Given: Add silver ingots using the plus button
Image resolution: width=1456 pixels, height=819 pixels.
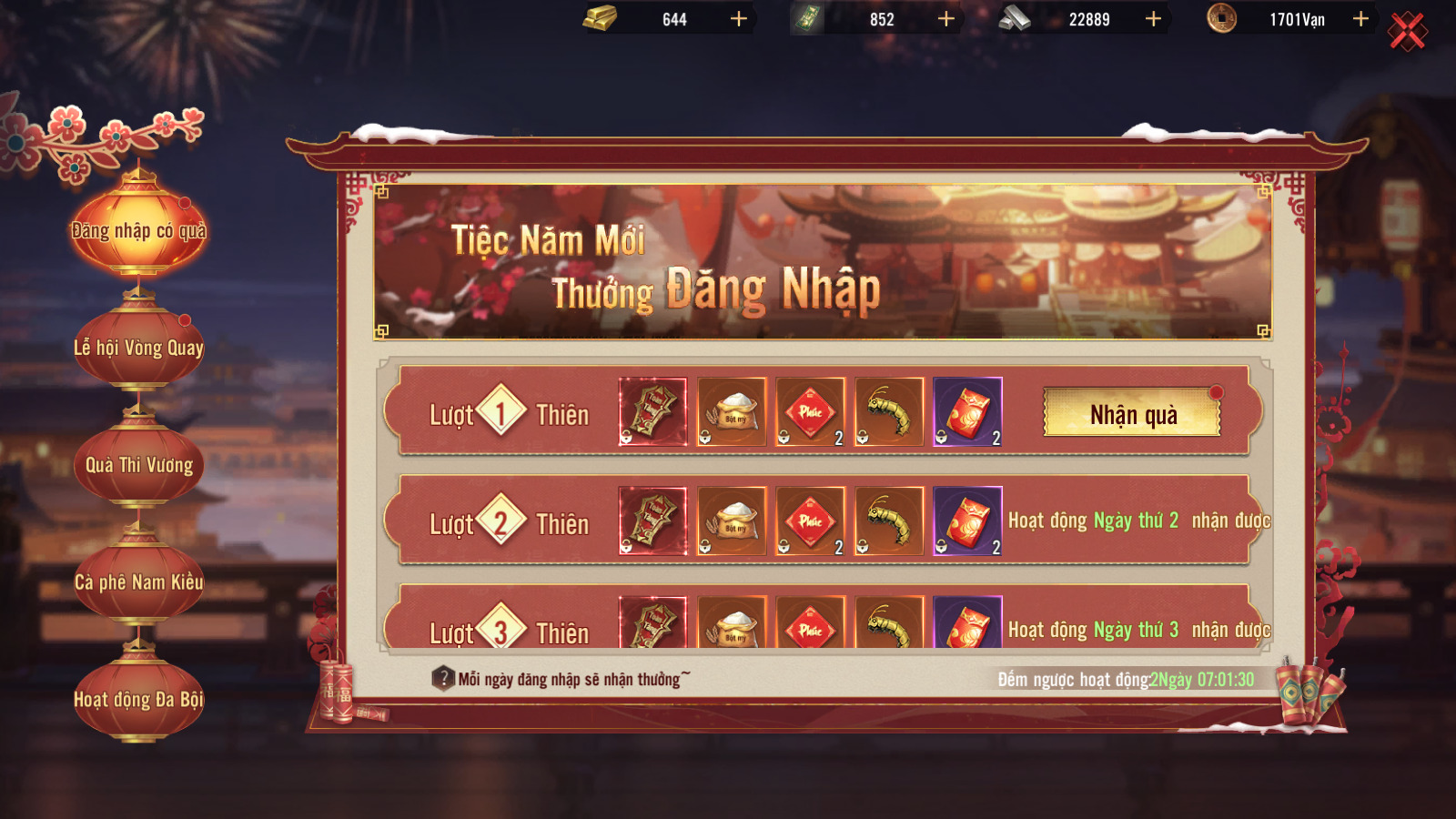Looking at the screenshot, I should (x=1153, y=19).
